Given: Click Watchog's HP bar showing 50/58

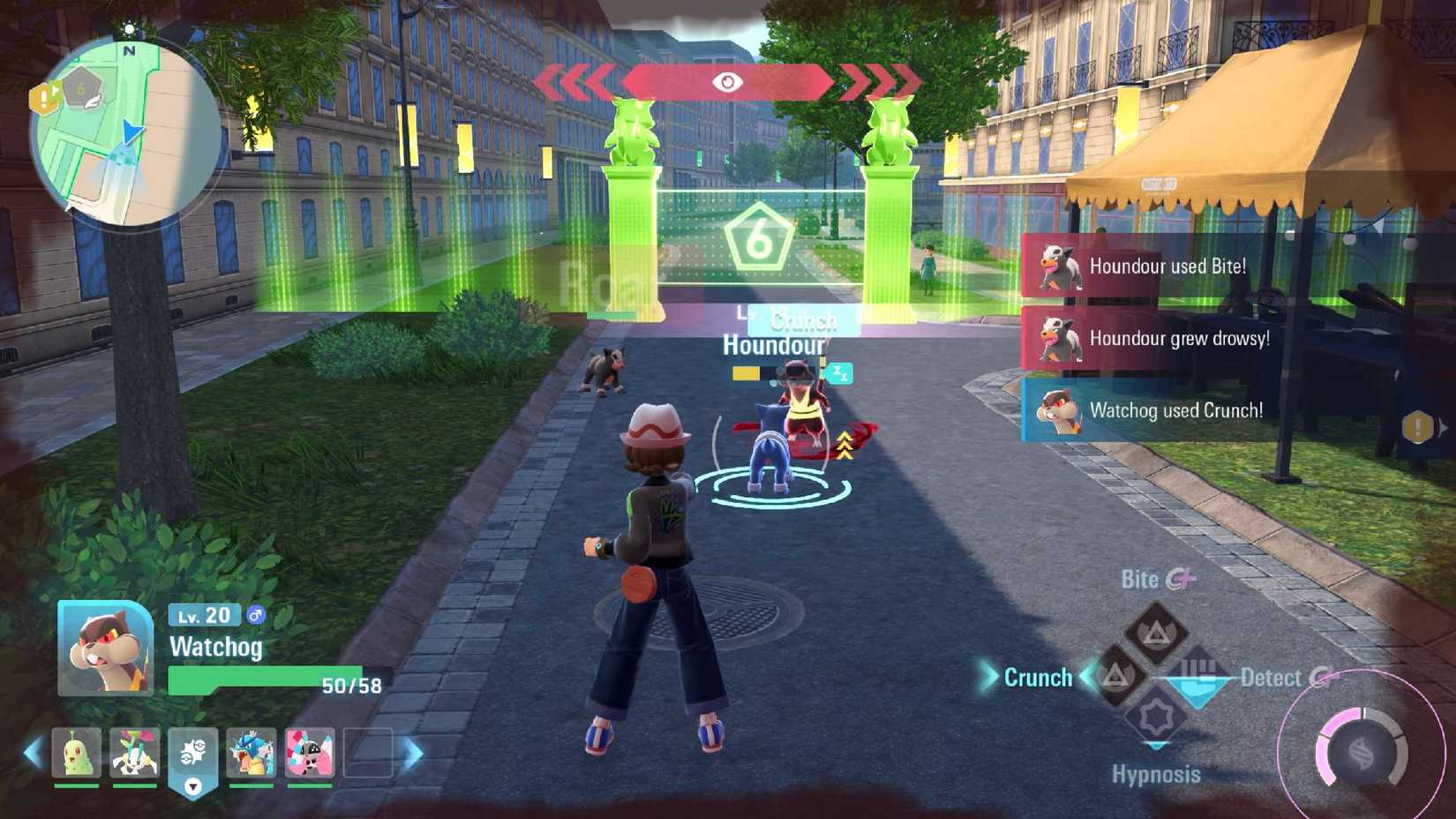Looking at the screenshot, I should tap(264, 677).
